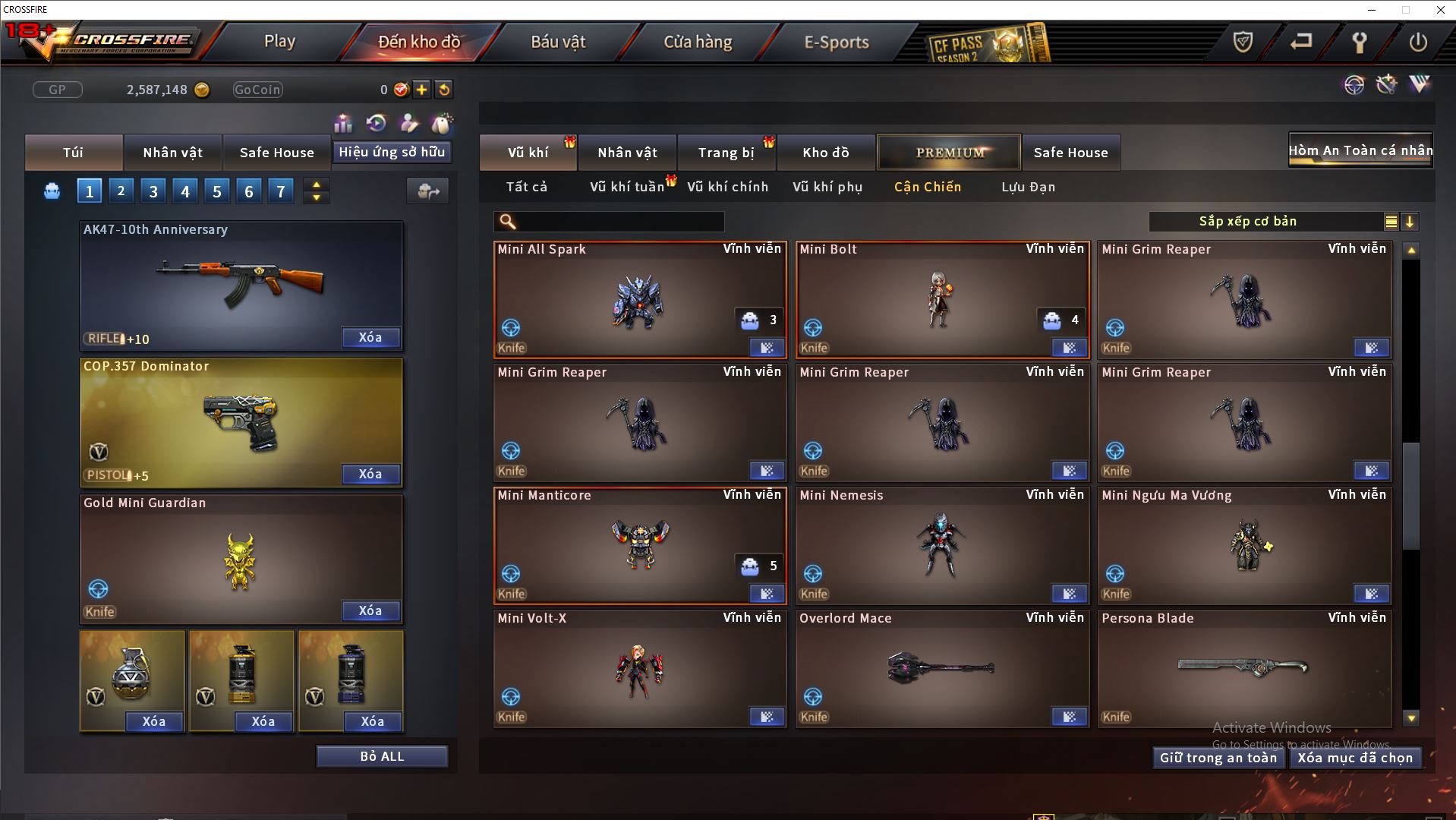Screen dimensions: 1456x820
Task: Pick the Persona Blade item
Action: (1243, 668)
